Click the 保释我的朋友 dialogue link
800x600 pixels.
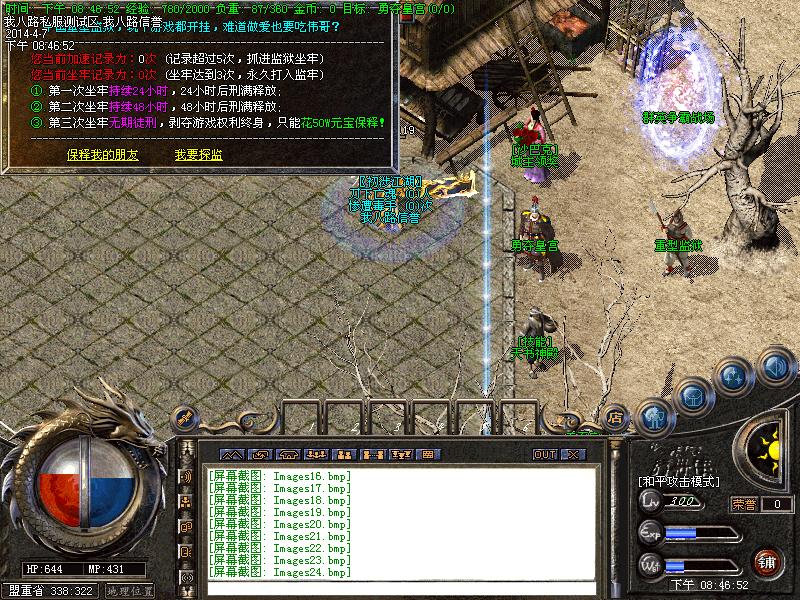[103, 155]
